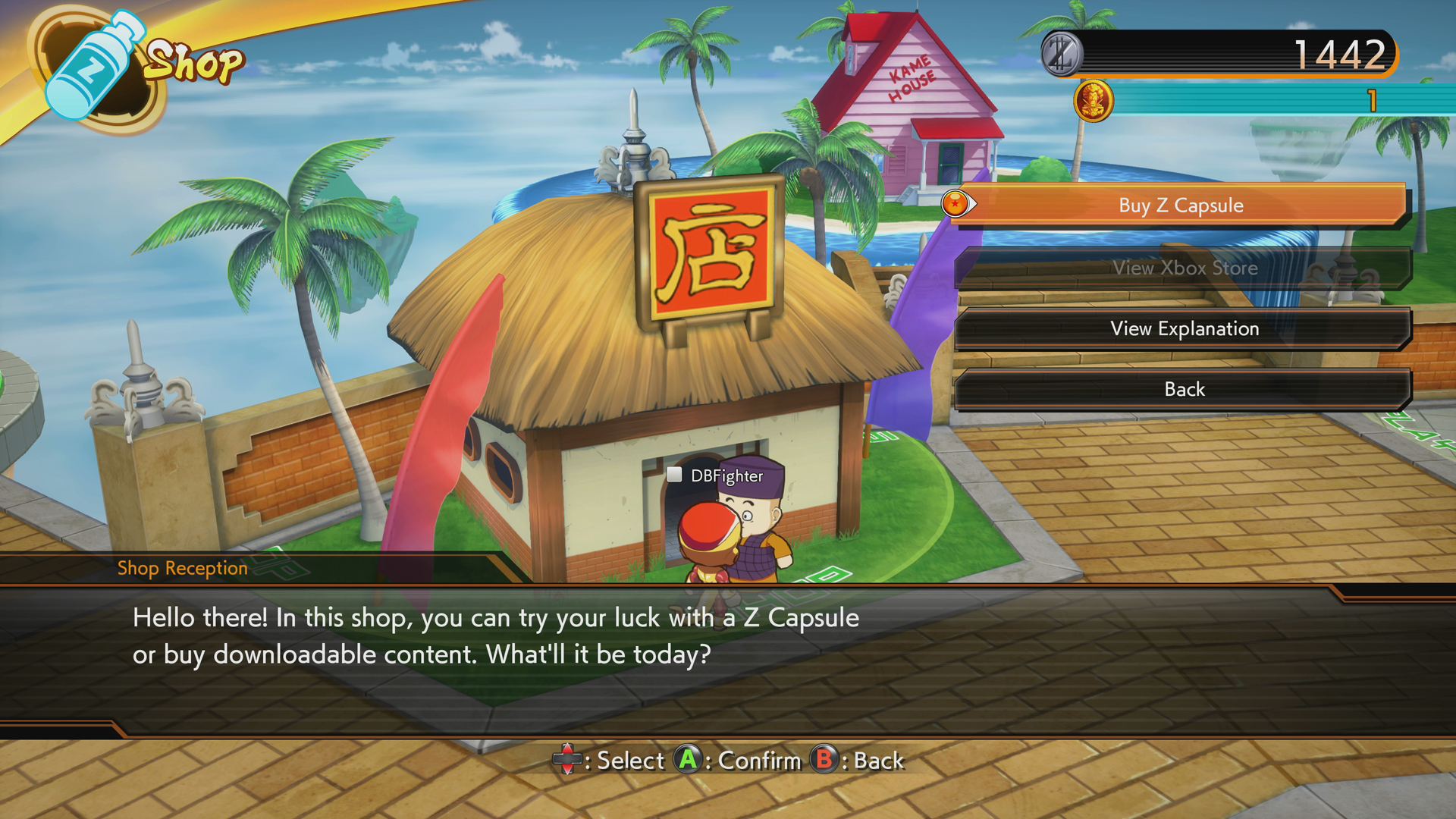
Task: Click Back to leave the shop
Action: 1185,389
